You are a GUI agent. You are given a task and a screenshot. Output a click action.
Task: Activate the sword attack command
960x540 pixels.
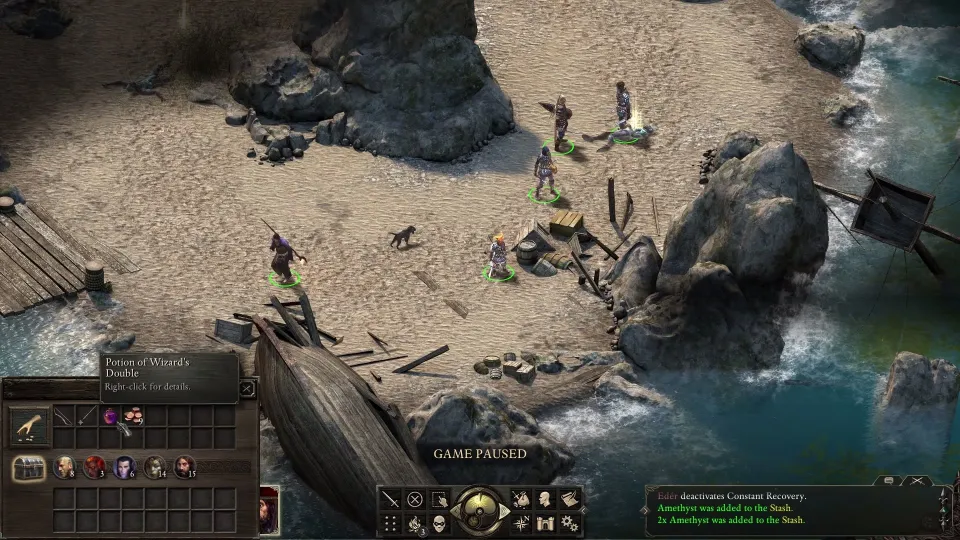tap(389, 498)
